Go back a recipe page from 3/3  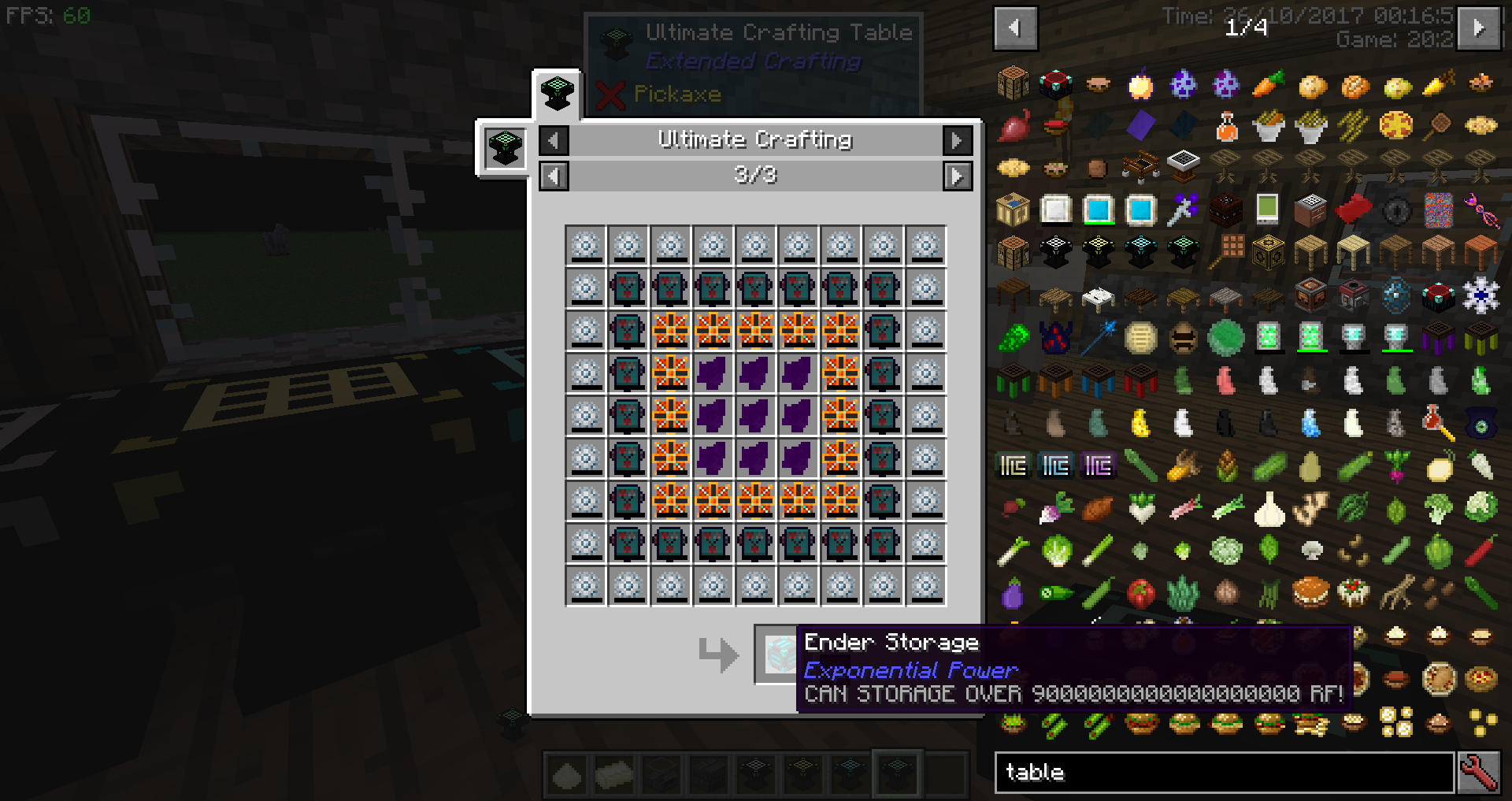(x=554, y=176)
